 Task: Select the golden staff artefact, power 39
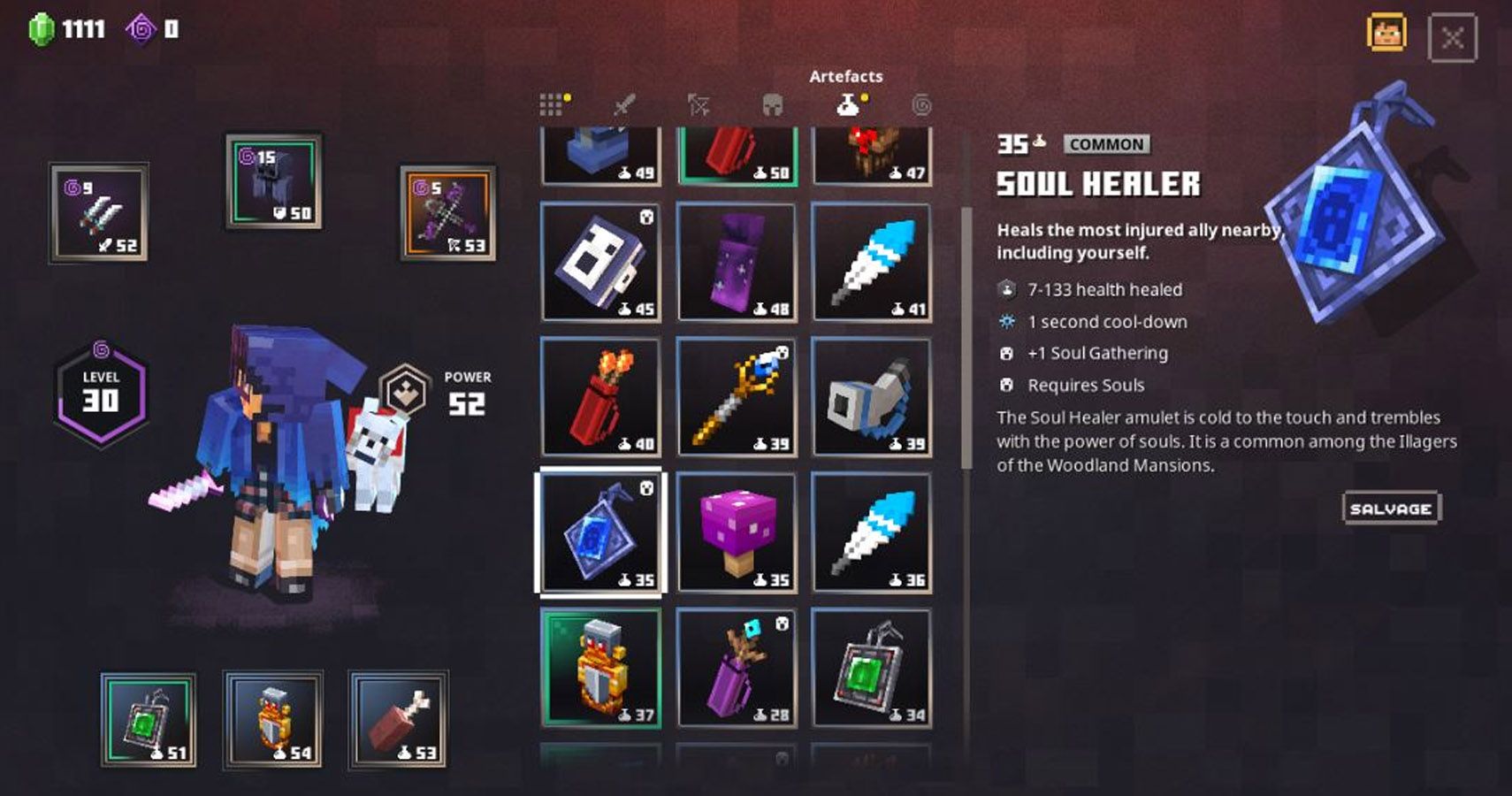pyautogui.click(x=737, y=397)
